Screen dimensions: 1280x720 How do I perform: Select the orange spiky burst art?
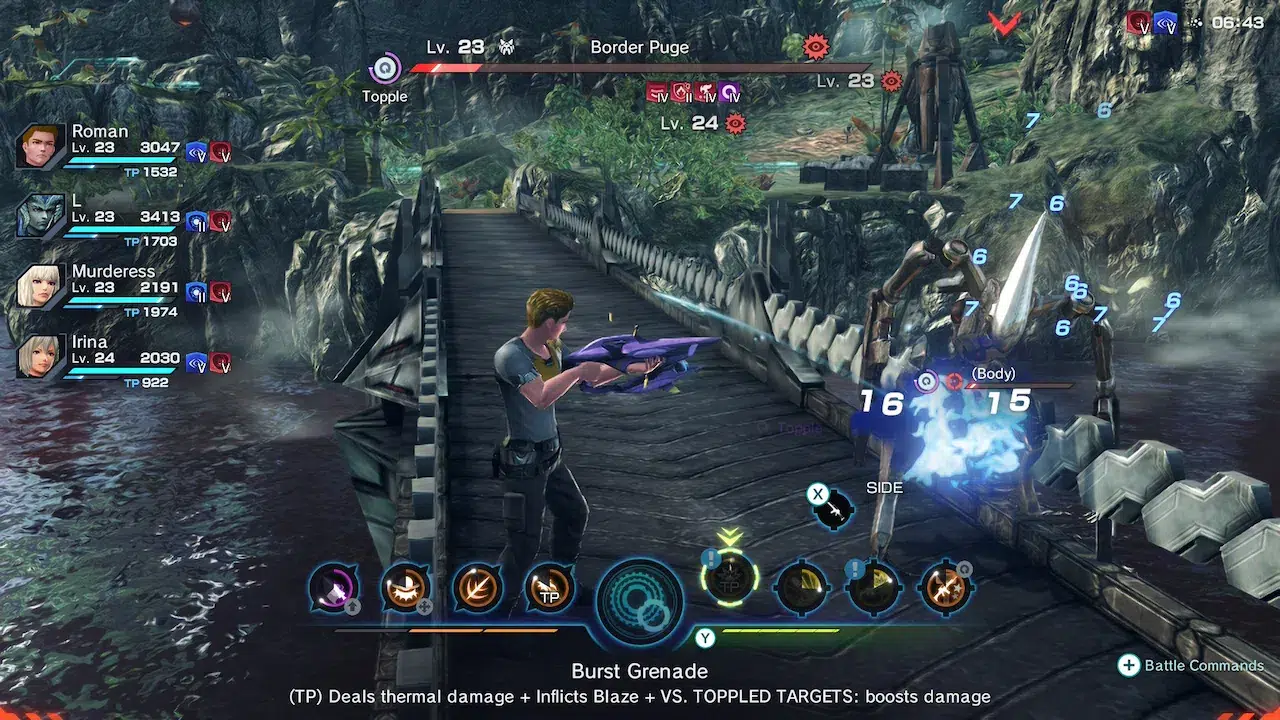[x=405, y=588]
